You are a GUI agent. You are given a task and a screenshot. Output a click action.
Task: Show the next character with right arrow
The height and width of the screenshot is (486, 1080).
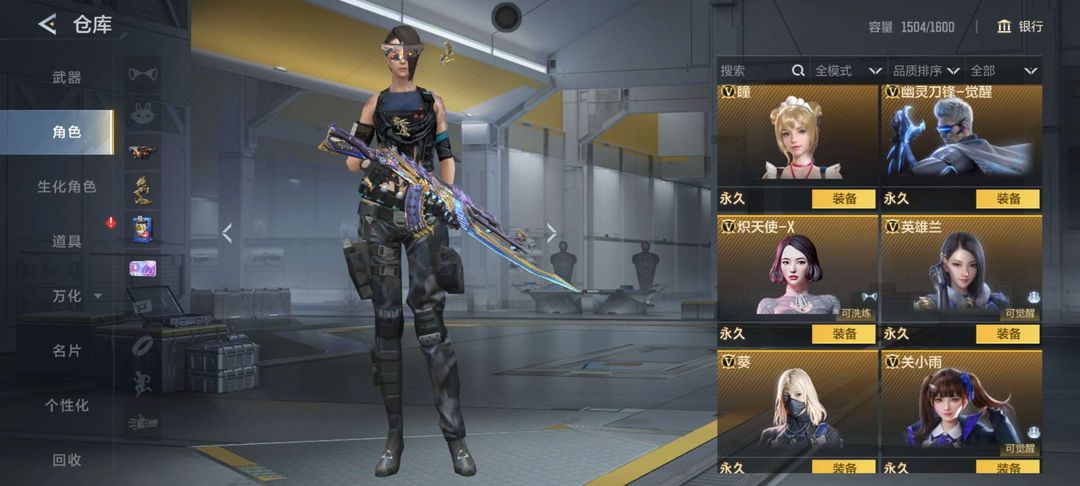551,233
